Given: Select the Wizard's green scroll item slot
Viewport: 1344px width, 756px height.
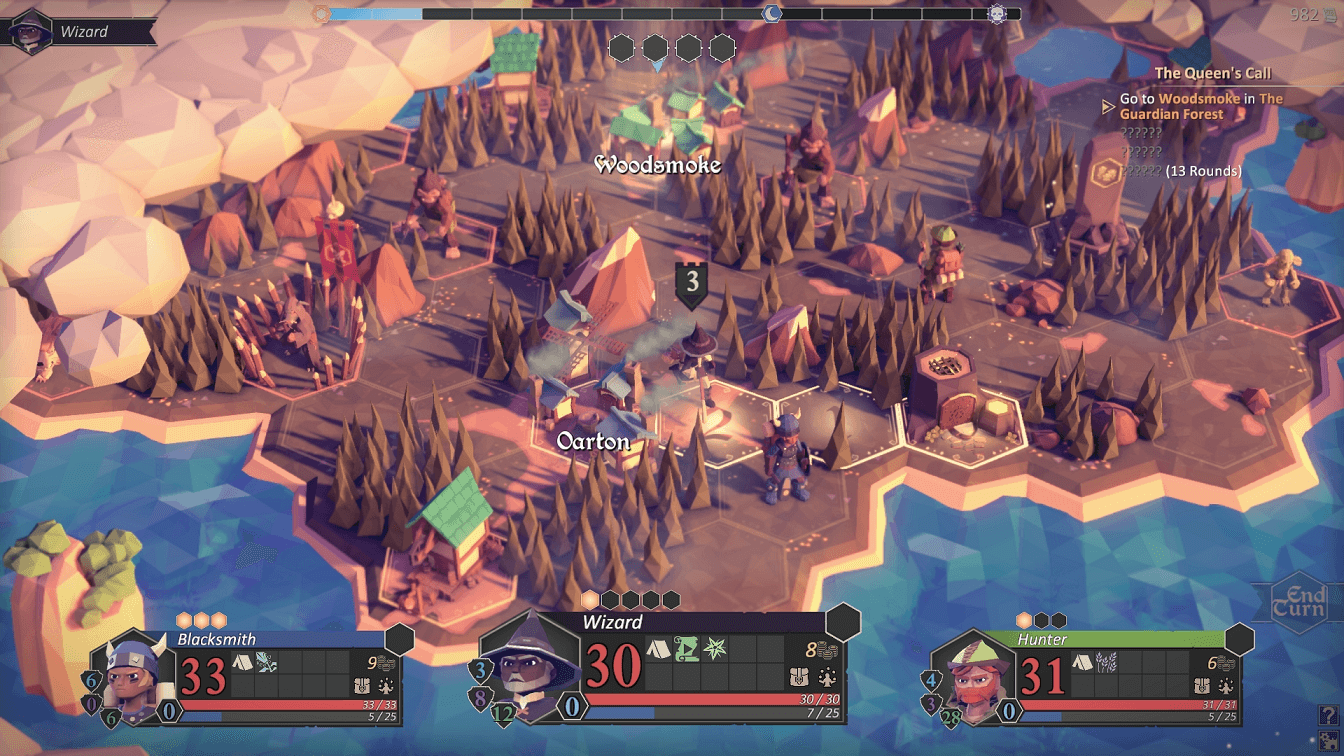Looking at the screenshot, I should click(x=686, y=649).
